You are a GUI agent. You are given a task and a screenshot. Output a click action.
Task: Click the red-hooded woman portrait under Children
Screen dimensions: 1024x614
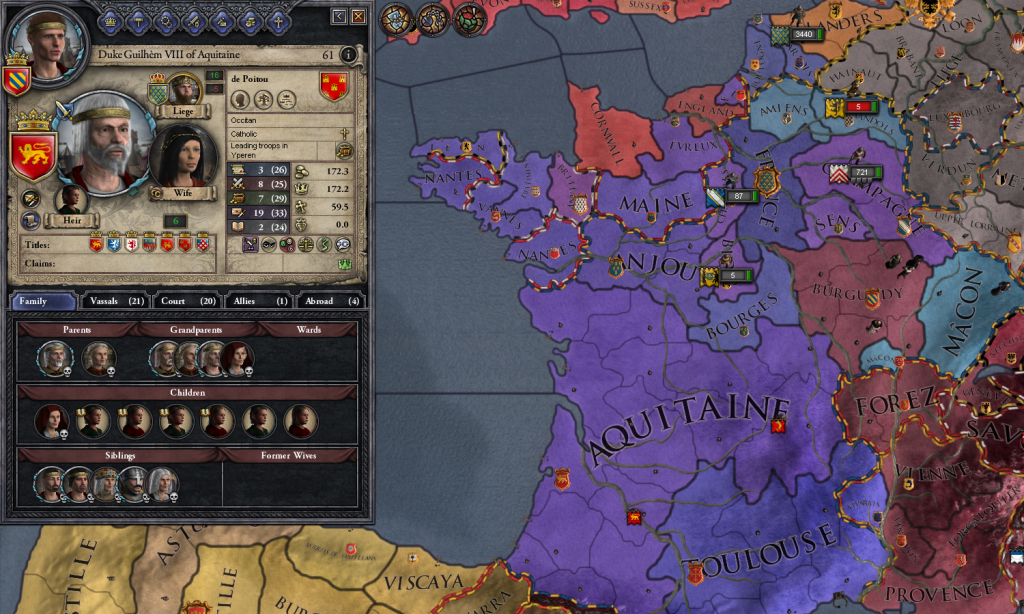(50, 421)
